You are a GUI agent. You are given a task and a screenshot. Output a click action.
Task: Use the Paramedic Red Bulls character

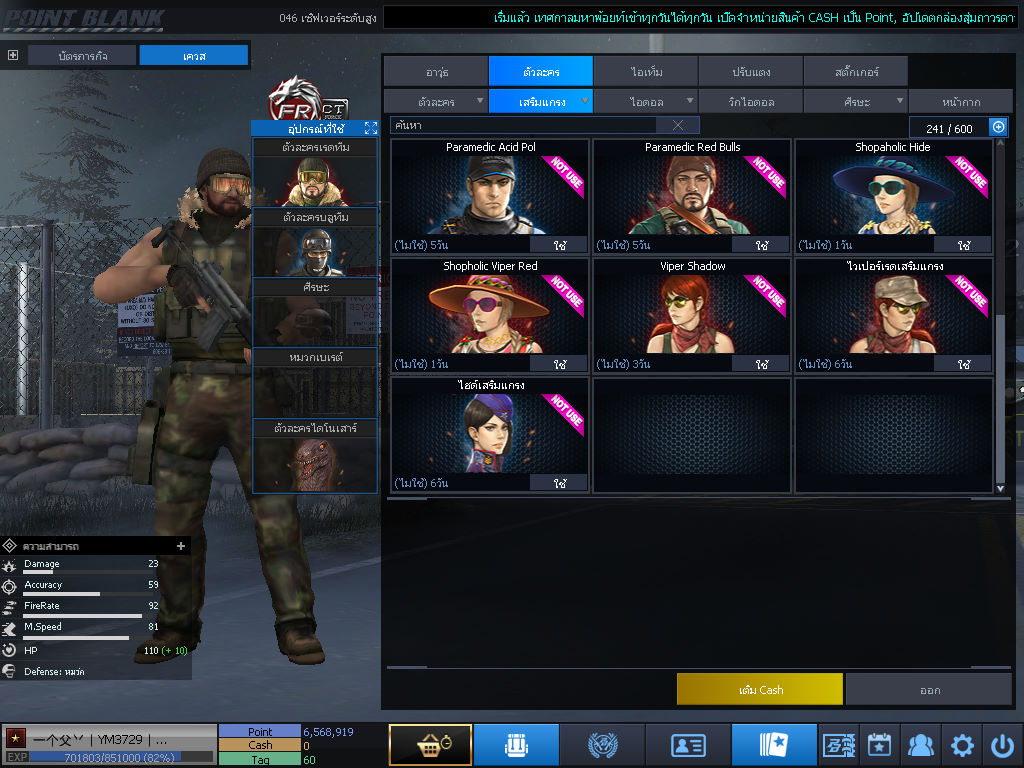[761, 245]
